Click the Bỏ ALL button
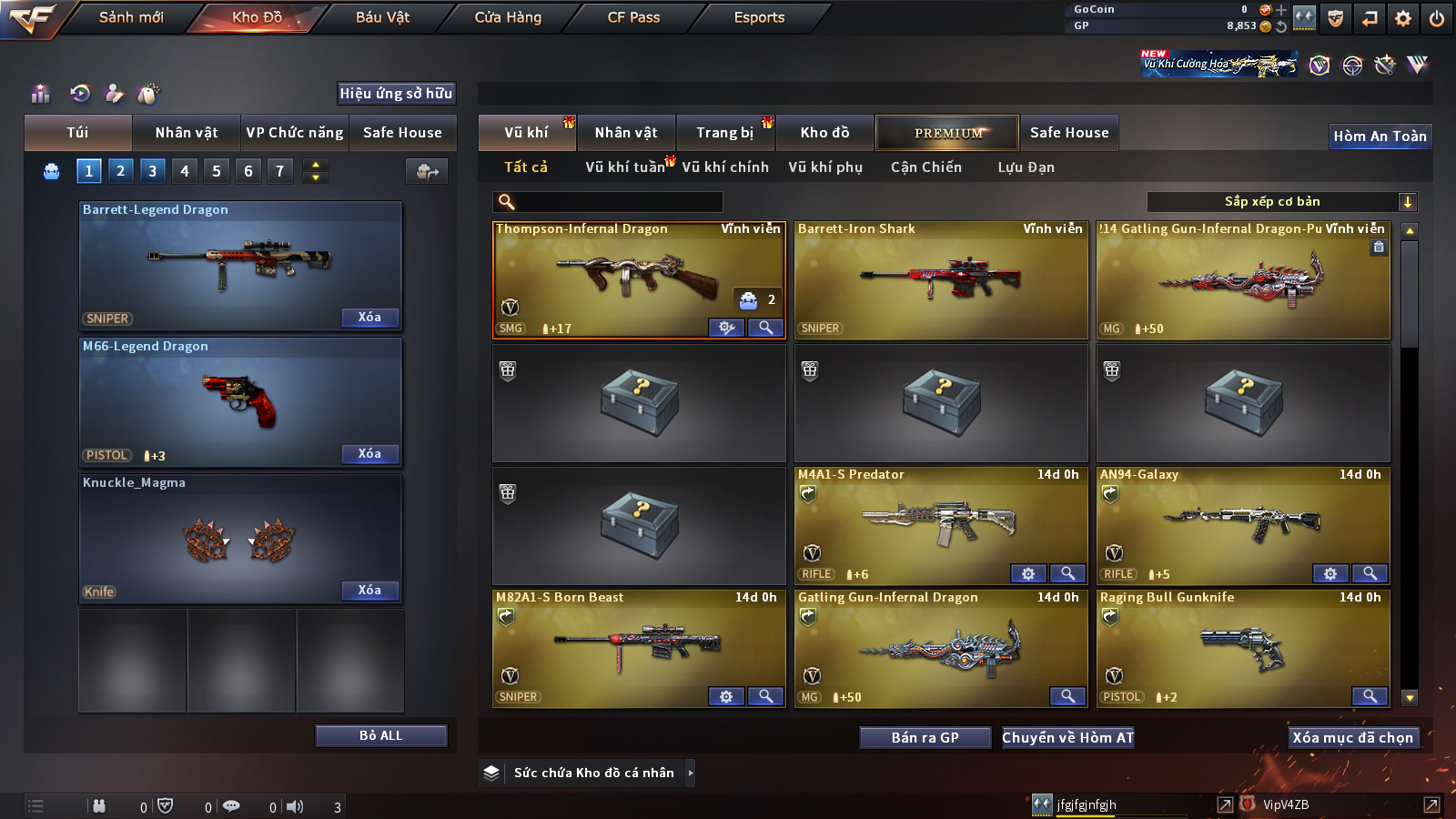 pos(380,735)
